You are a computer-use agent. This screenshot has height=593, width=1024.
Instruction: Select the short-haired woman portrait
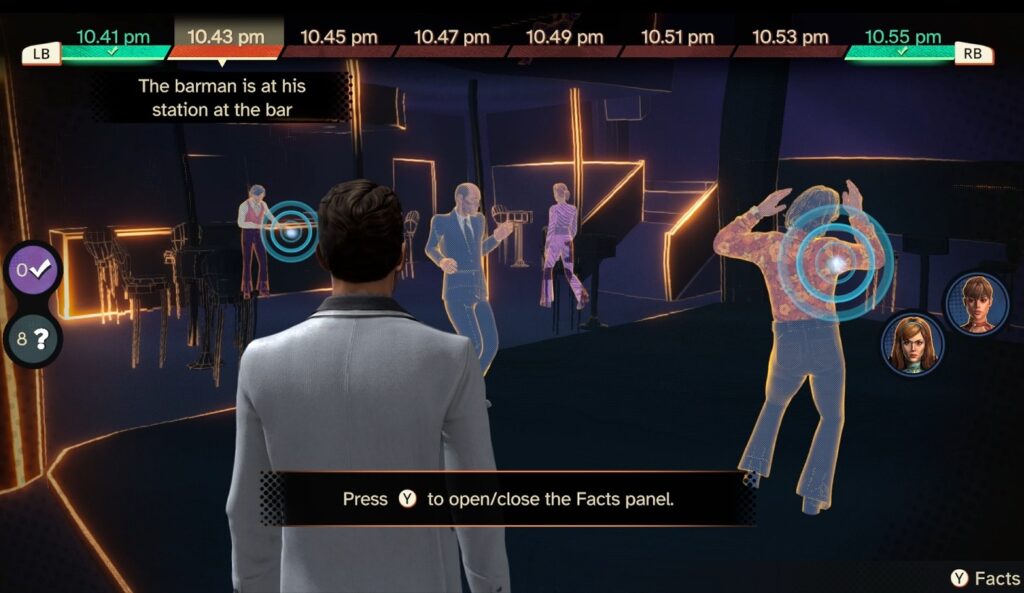976,303
